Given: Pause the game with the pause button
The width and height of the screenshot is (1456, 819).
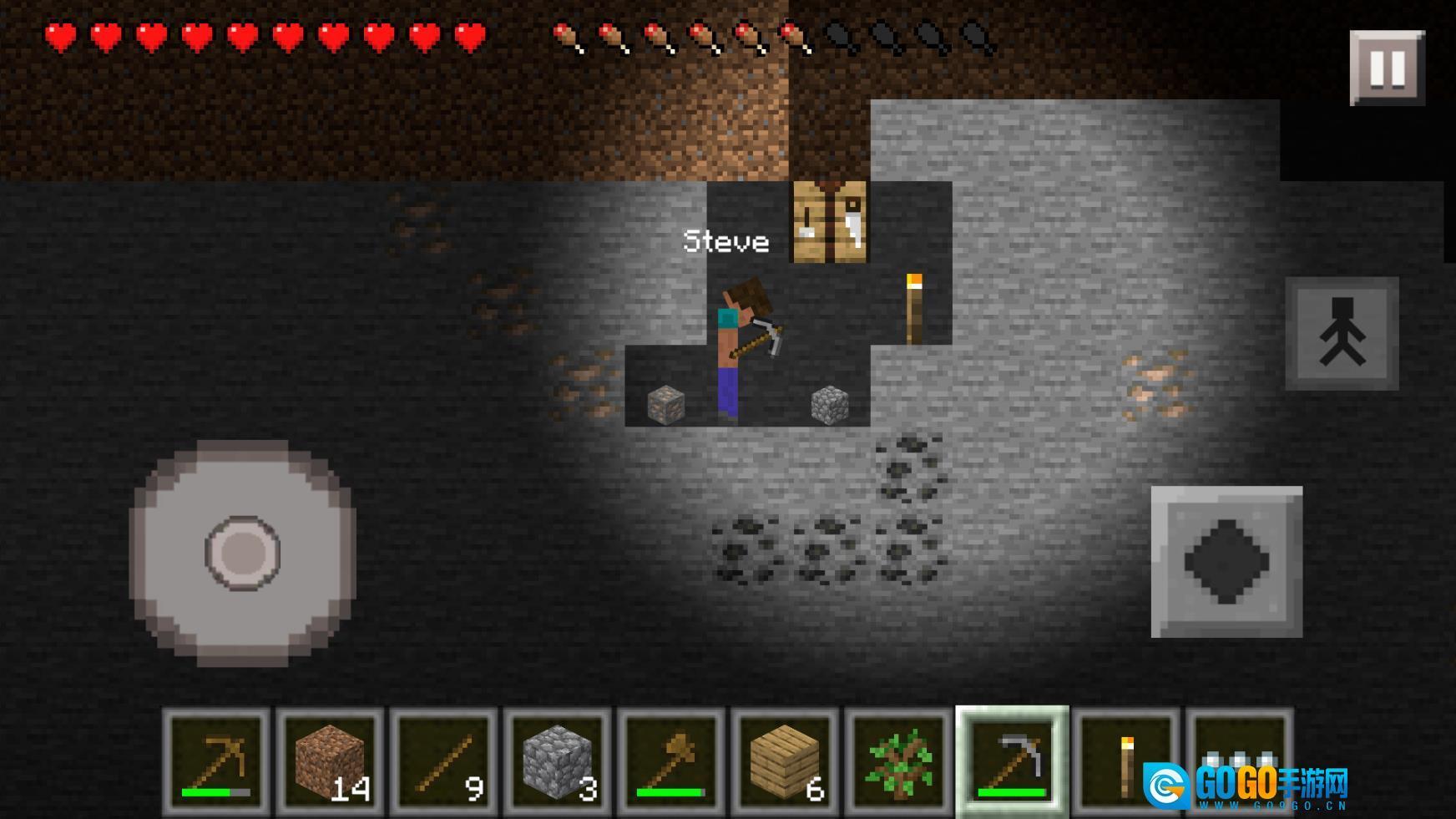Looking at the screenshot, I should pos(1387,68).
